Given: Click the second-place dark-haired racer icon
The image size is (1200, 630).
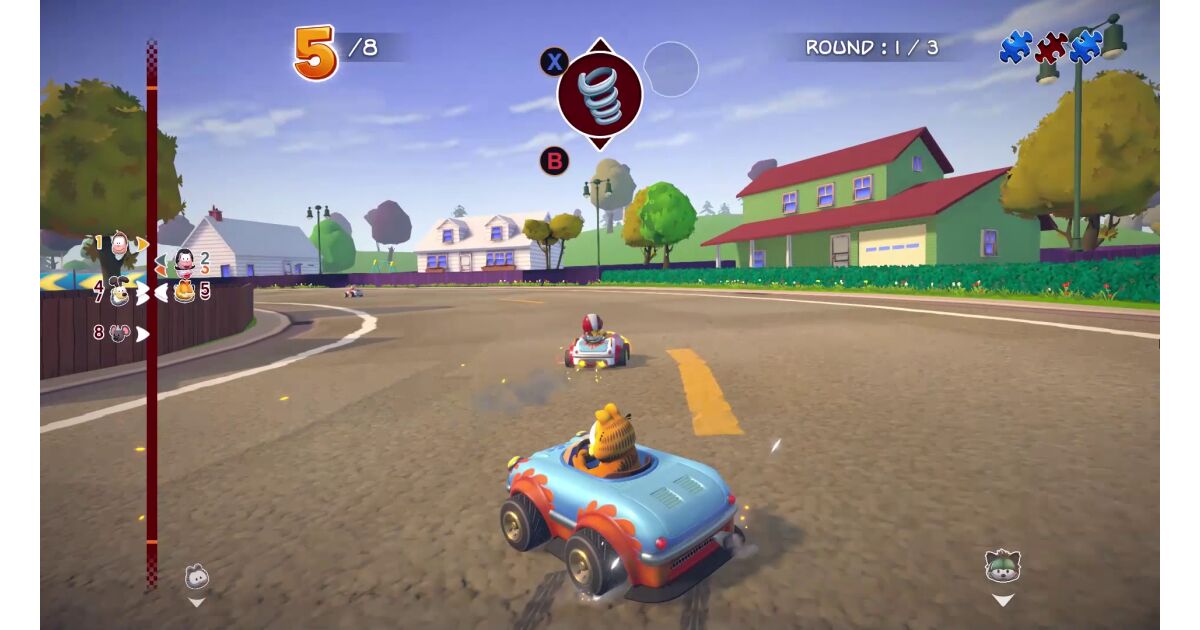Looking at the screenshot, I should tap(185, 263).
